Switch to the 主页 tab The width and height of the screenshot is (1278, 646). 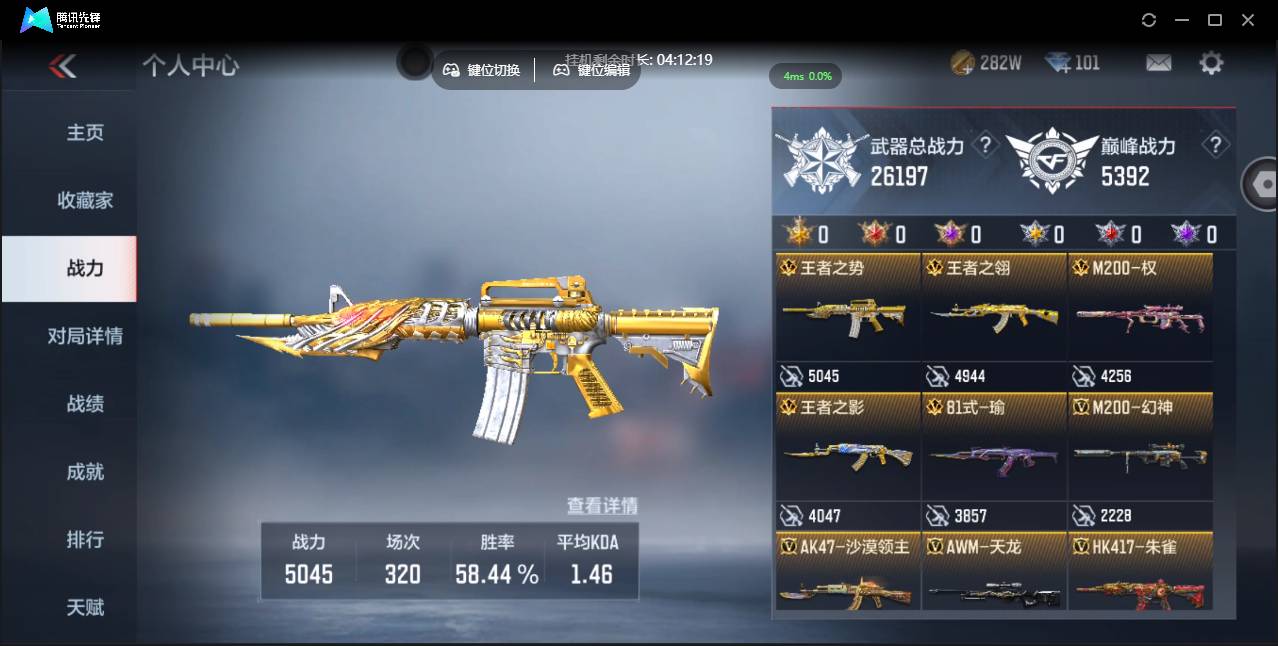tap(85, 133)
